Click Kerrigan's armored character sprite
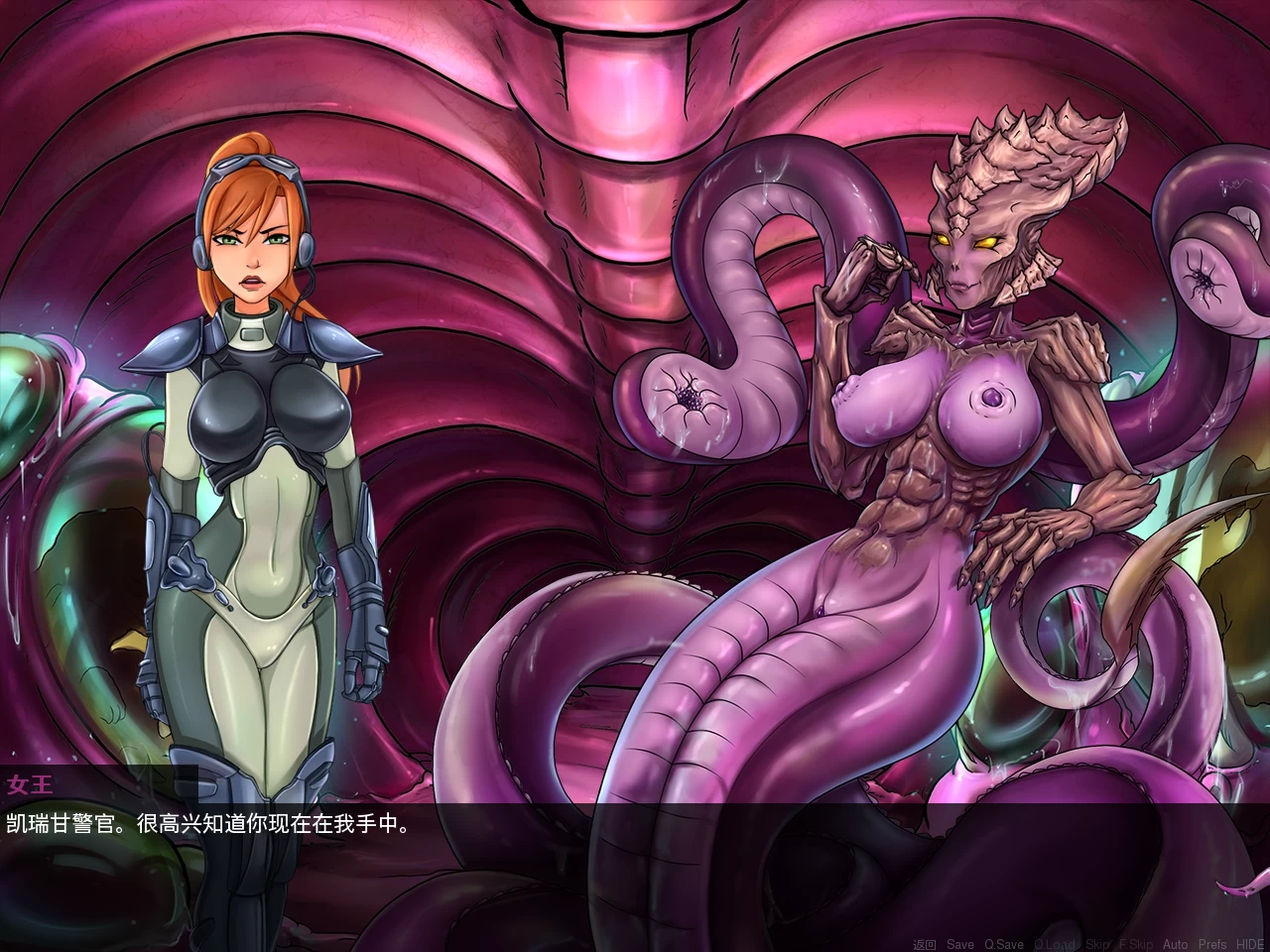1270x952 pixels. coord(253,446)
